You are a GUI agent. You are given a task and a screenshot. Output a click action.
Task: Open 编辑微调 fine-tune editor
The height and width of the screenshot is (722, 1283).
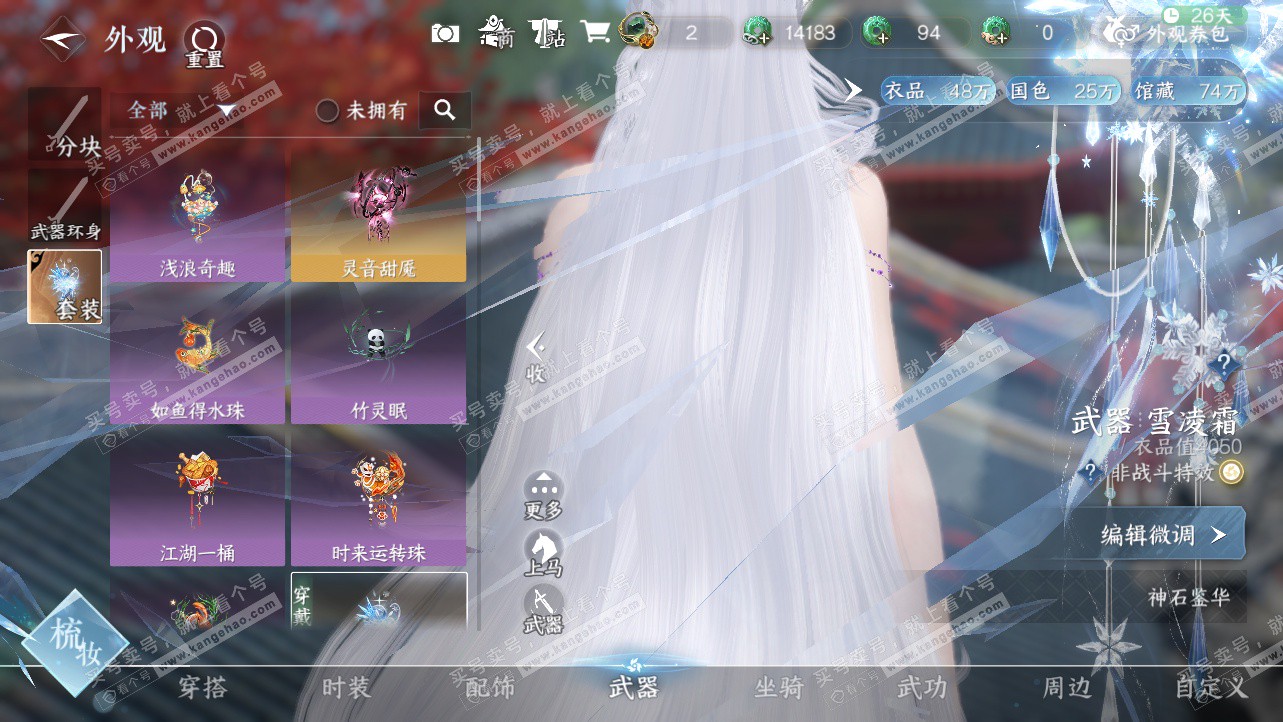click(1160, 535)
